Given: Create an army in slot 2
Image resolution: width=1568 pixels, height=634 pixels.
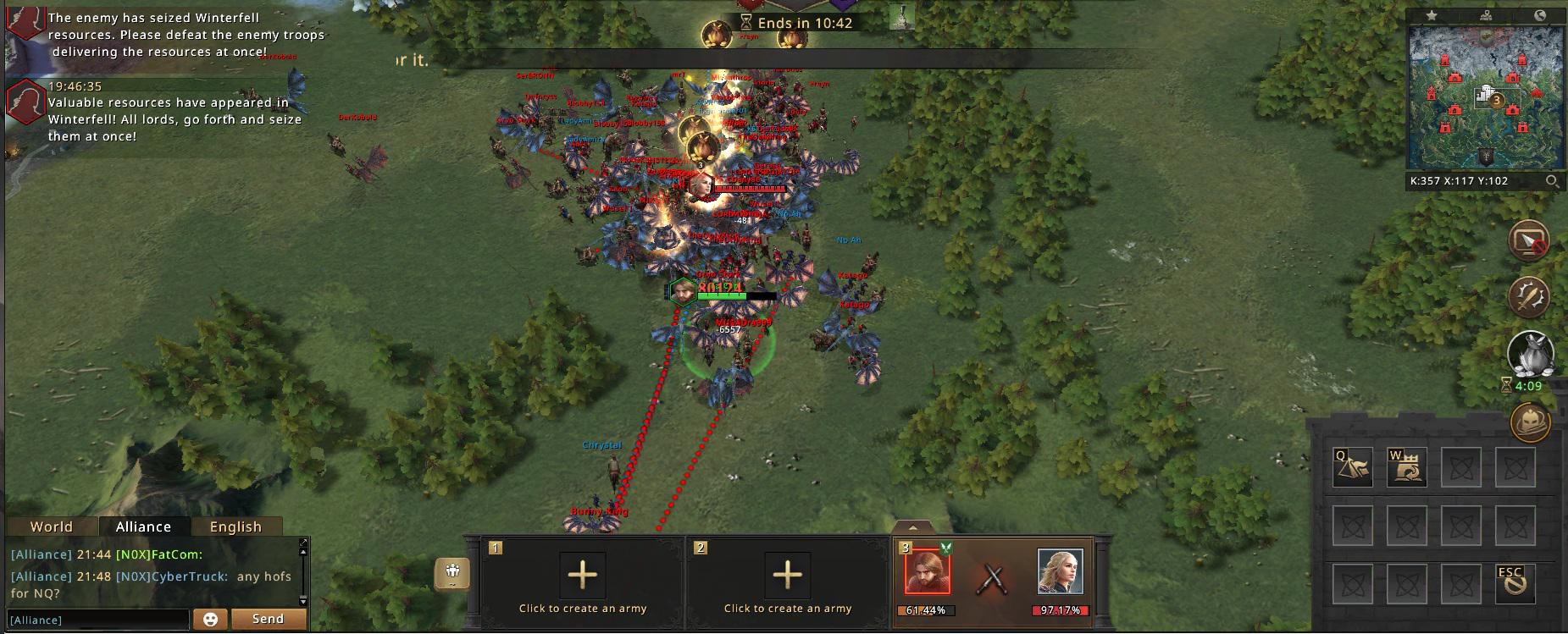Looking at the screenshot, I should [x=788, y=576].
